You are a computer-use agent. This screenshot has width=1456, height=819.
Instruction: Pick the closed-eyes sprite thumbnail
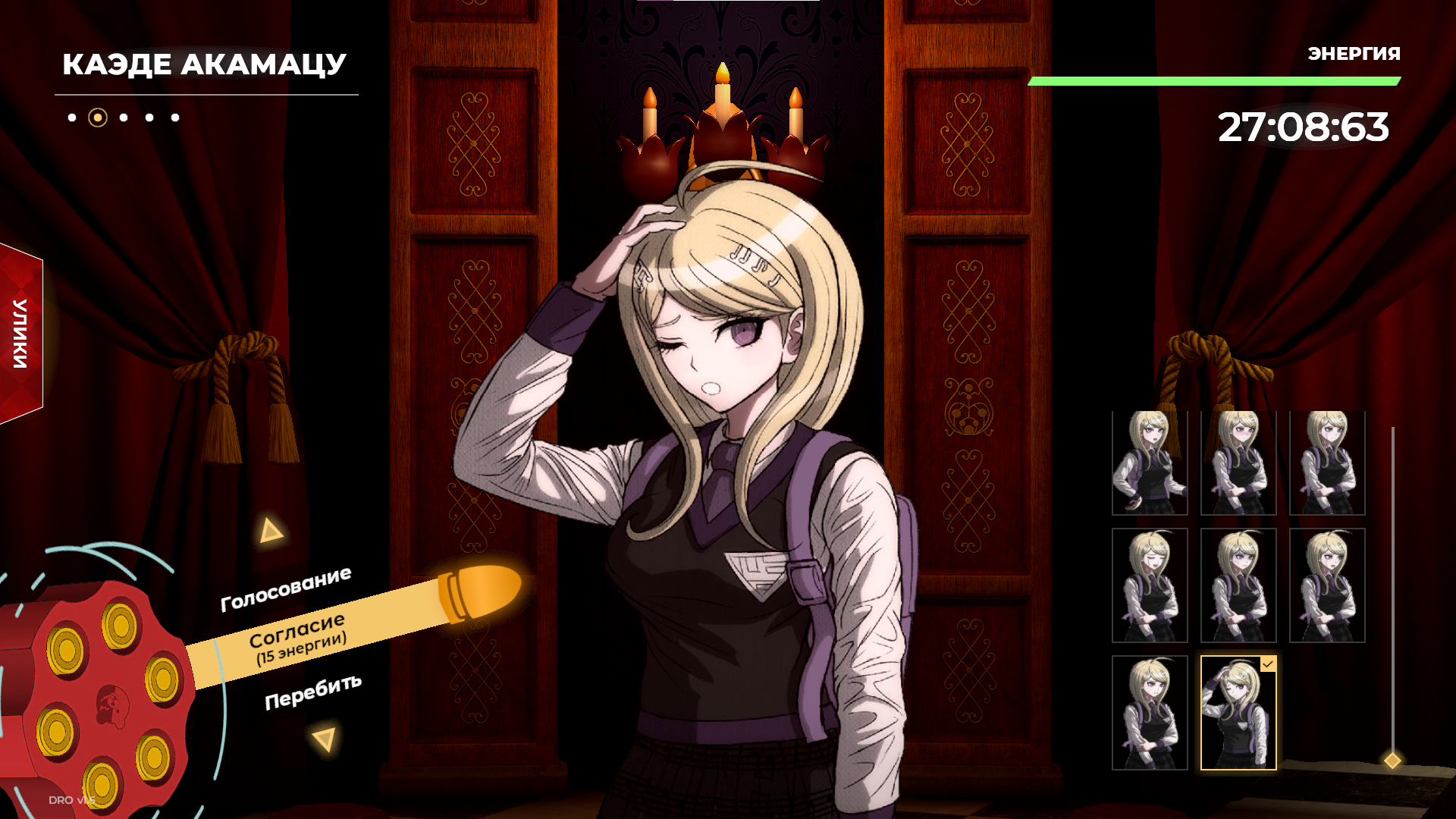tap(1150, 585)
